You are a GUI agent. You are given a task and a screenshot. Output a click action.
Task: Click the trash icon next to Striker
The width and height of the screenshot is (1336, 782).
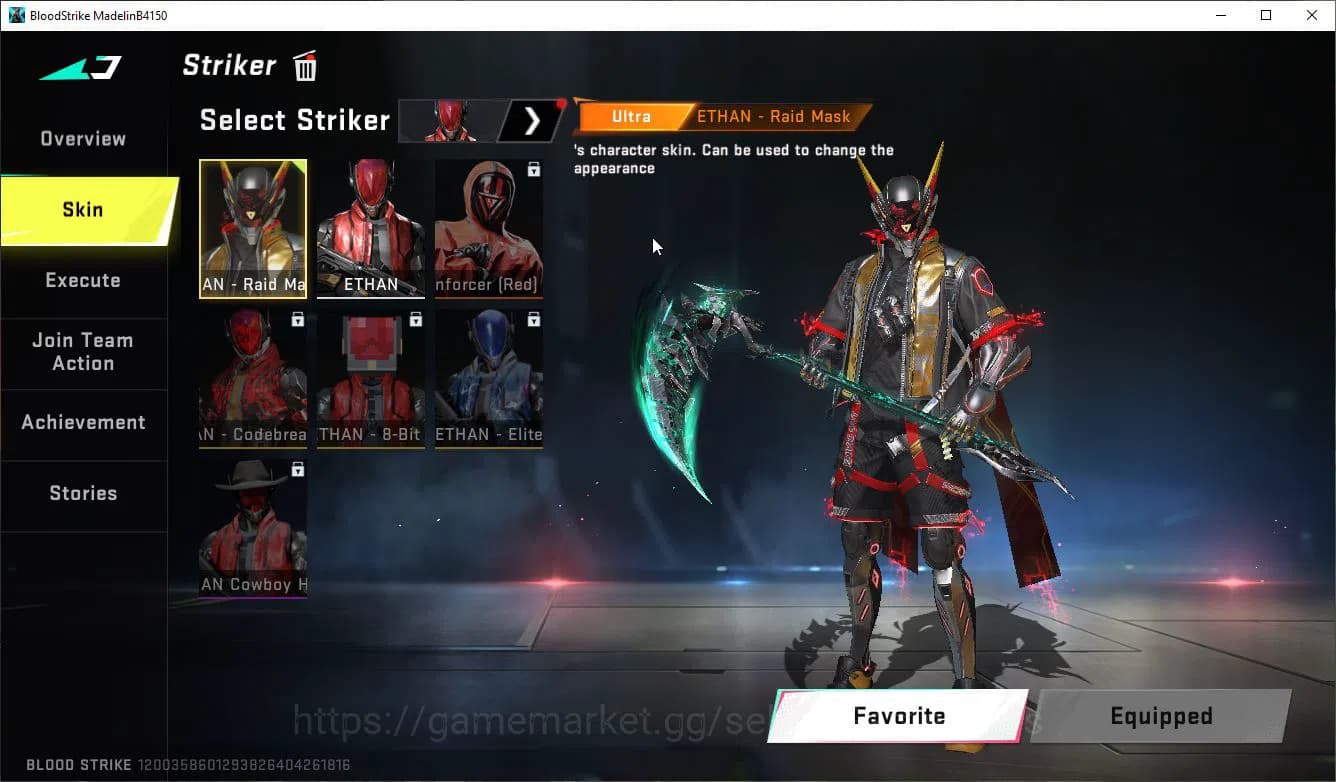[x=304, y=65]
